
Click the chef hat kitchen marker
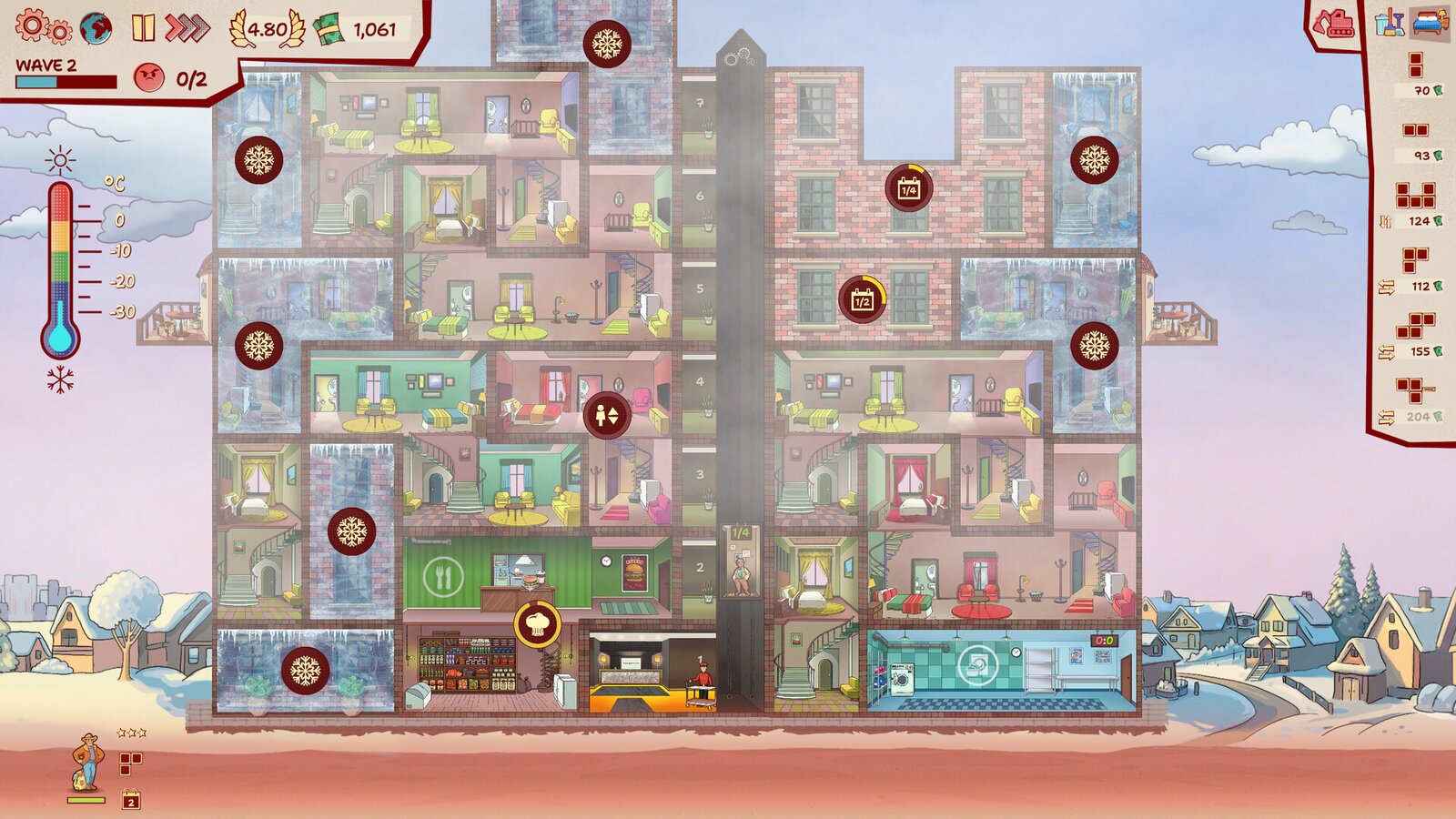click(537, 624)
